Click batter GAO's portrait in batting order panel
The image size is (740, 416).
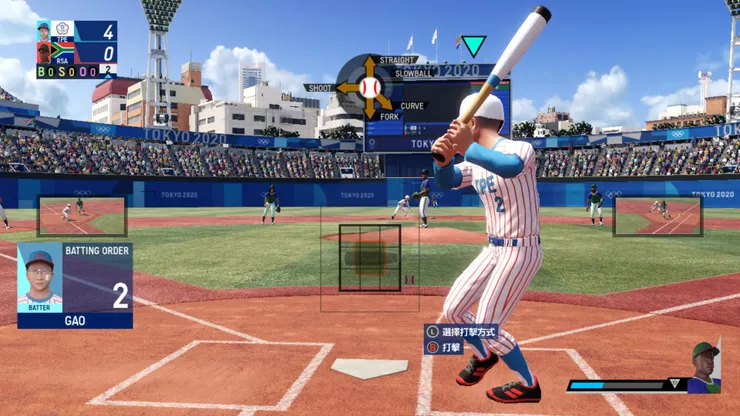pos(40,277)
